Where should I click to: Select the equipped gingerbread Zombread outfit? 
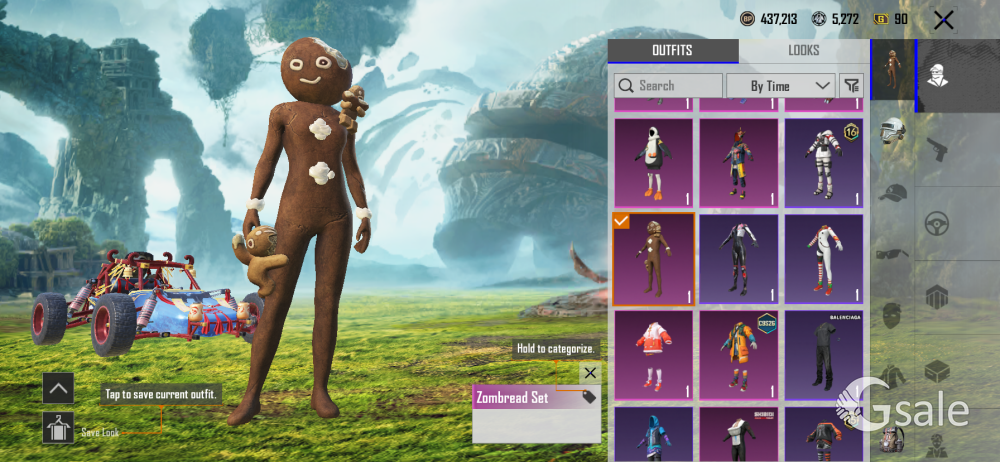(x=653, y=258)
